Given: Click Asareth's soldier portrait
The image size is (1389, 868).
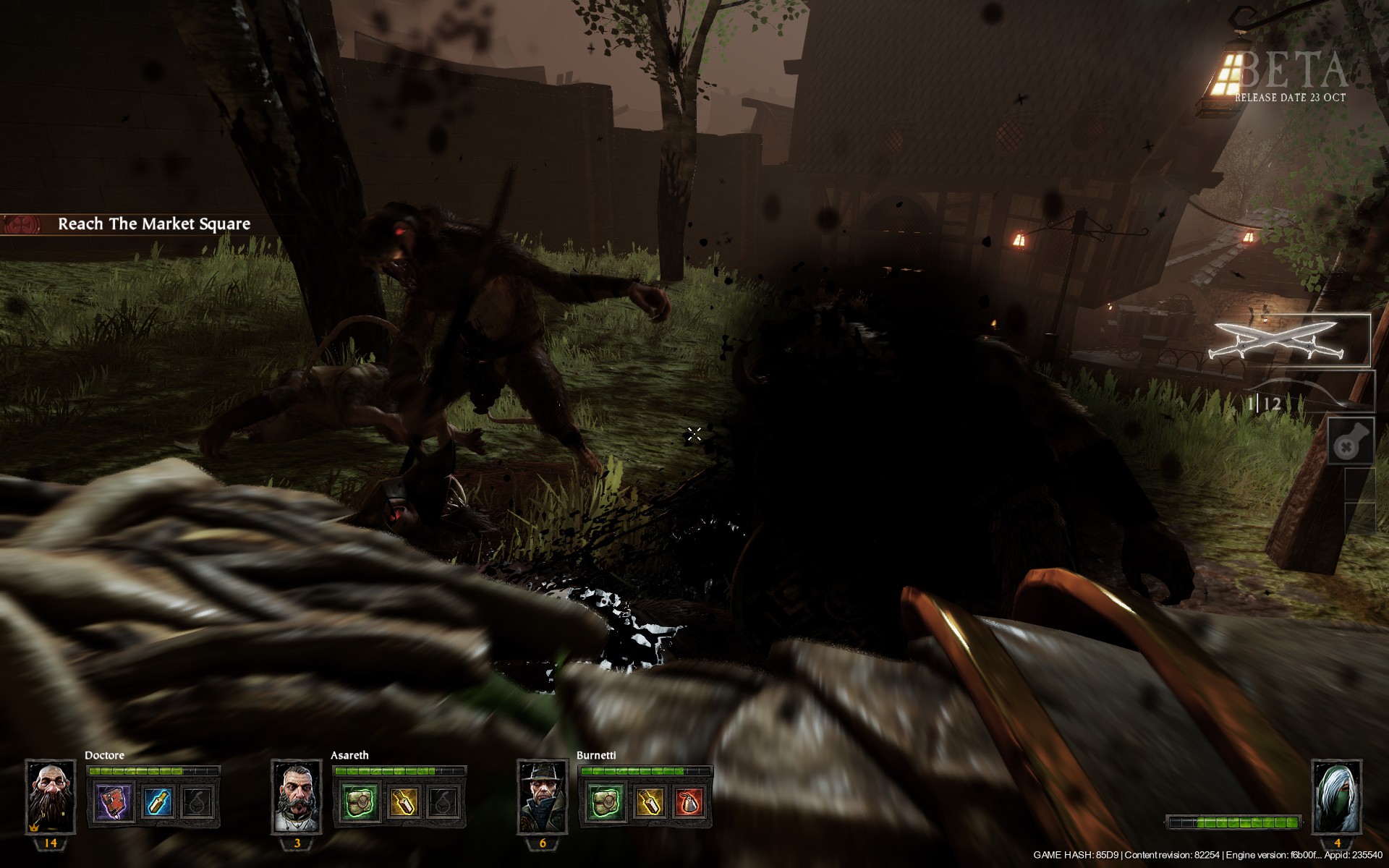Looking at the screenshot, I should coord(297,796).
